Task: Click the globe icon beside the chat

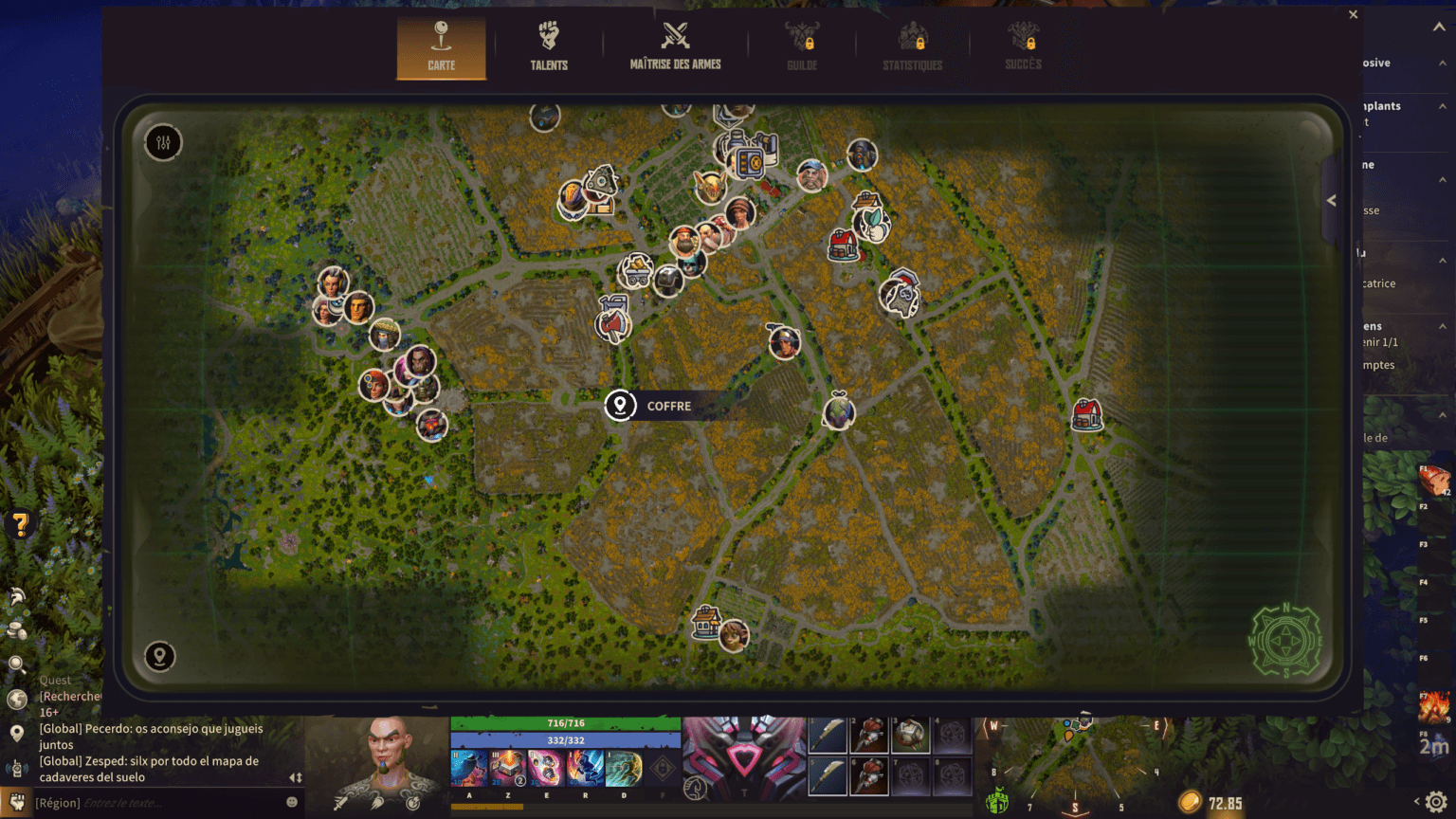Action: (16, 700)
